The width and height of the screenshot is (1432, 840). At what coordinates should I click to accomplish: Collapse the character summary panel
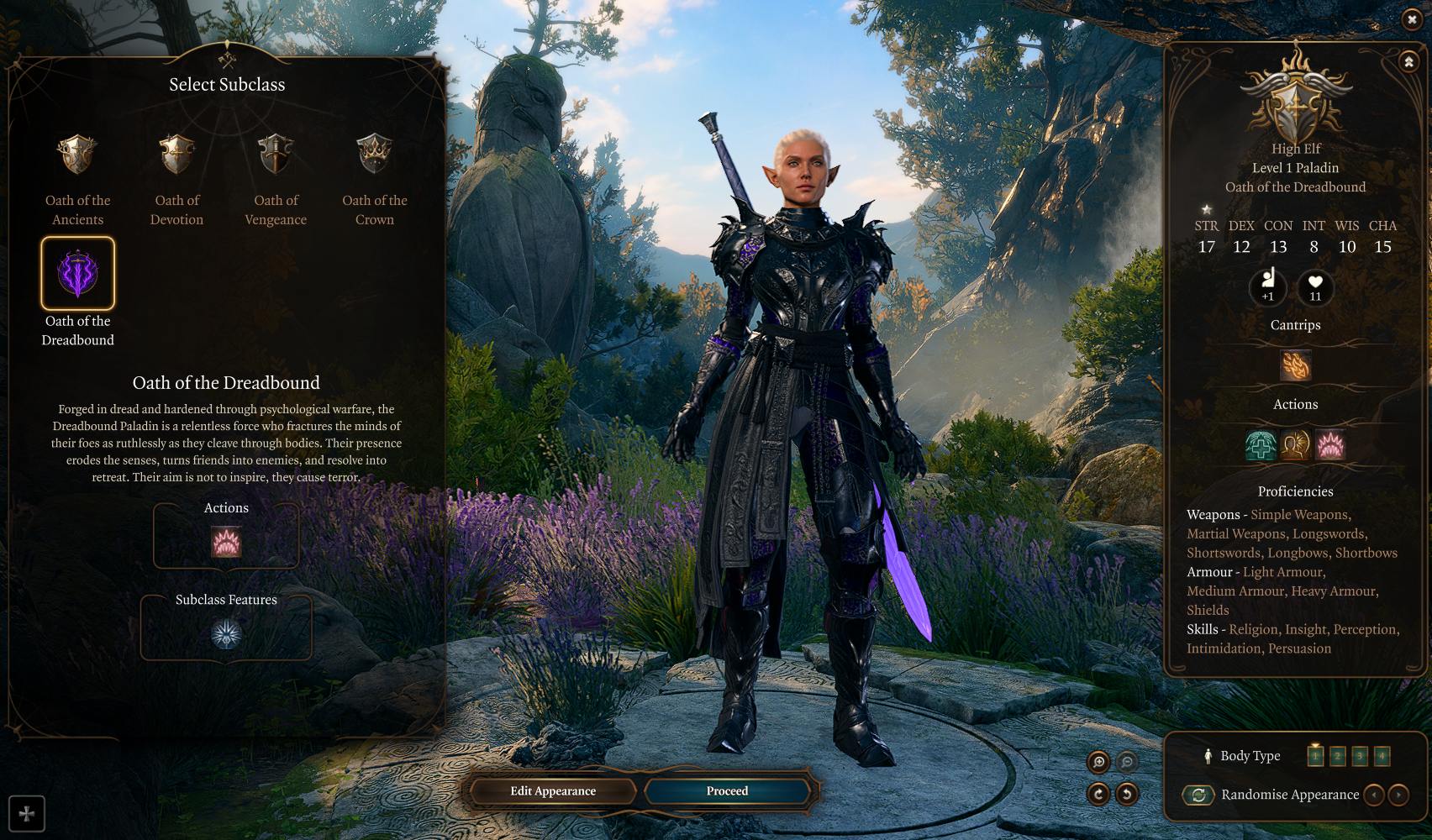point(1409,62)
